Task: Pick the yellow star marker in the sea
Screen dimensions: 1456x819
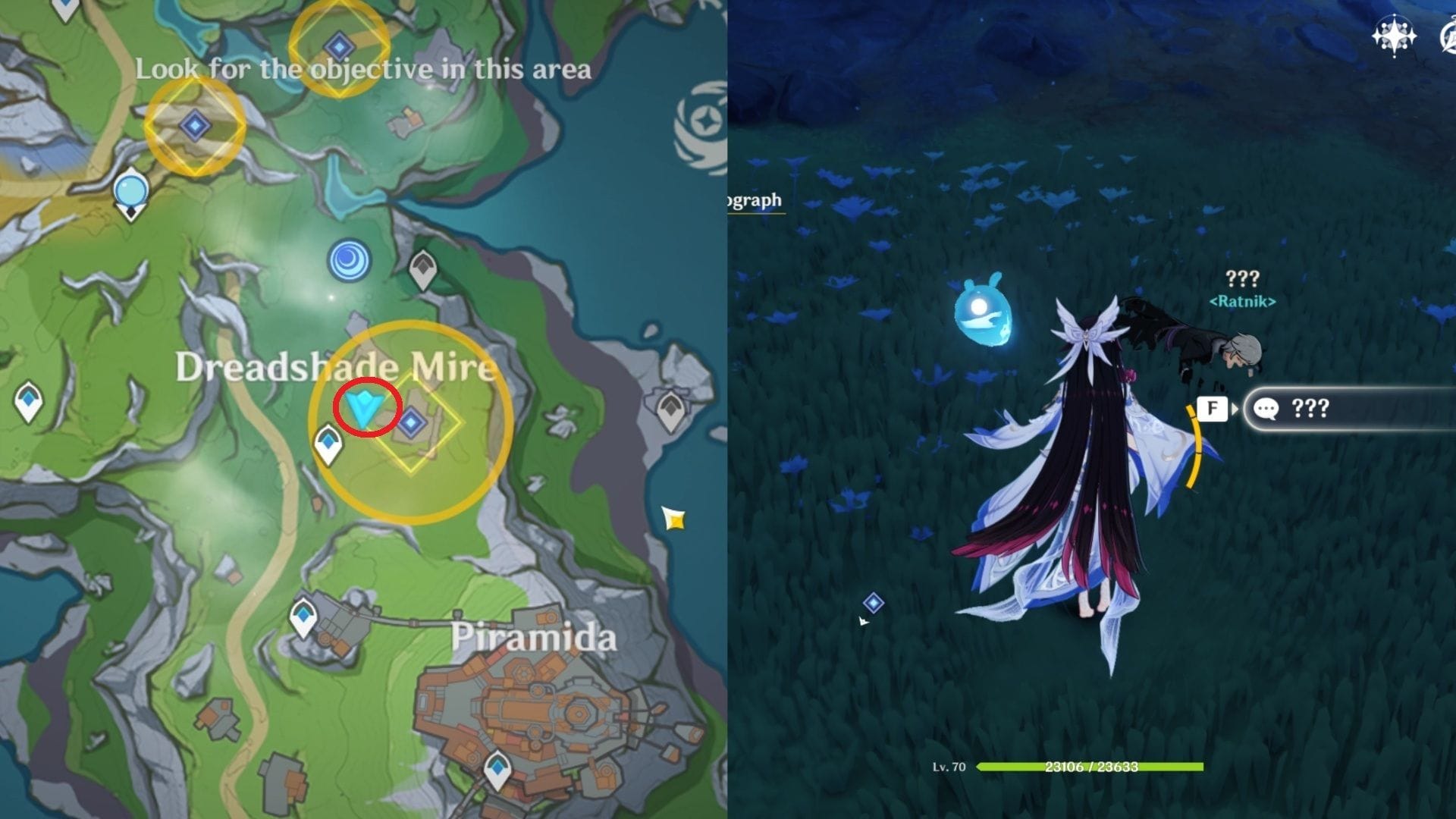Action: coord(673,519)
